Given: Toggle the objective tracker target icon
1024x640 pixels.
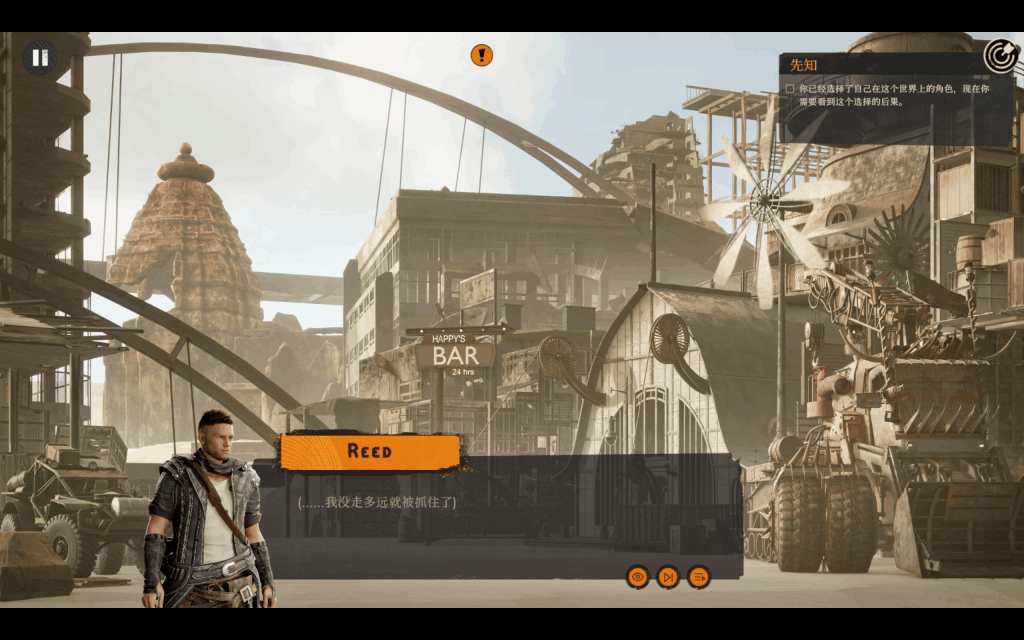Looking at the screenshot, I should coord(1000,56).
